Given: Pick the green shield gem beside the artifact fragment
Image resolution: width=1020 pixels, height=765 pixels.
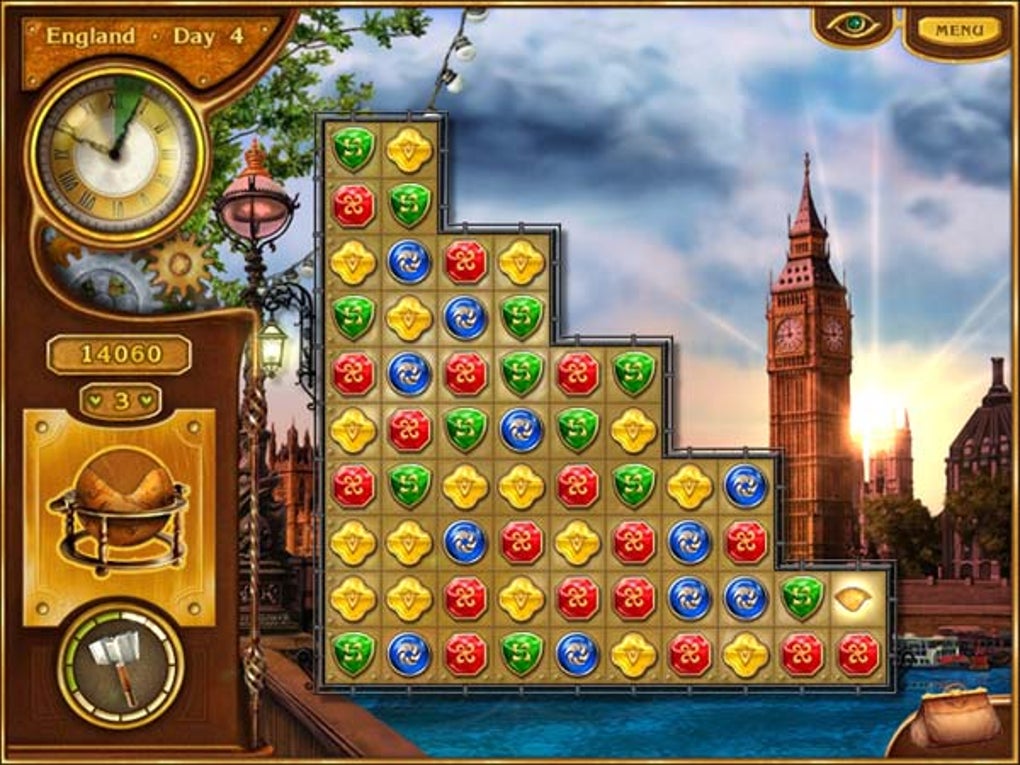Looking at the screenshot, I should click(x=801, y=598).
